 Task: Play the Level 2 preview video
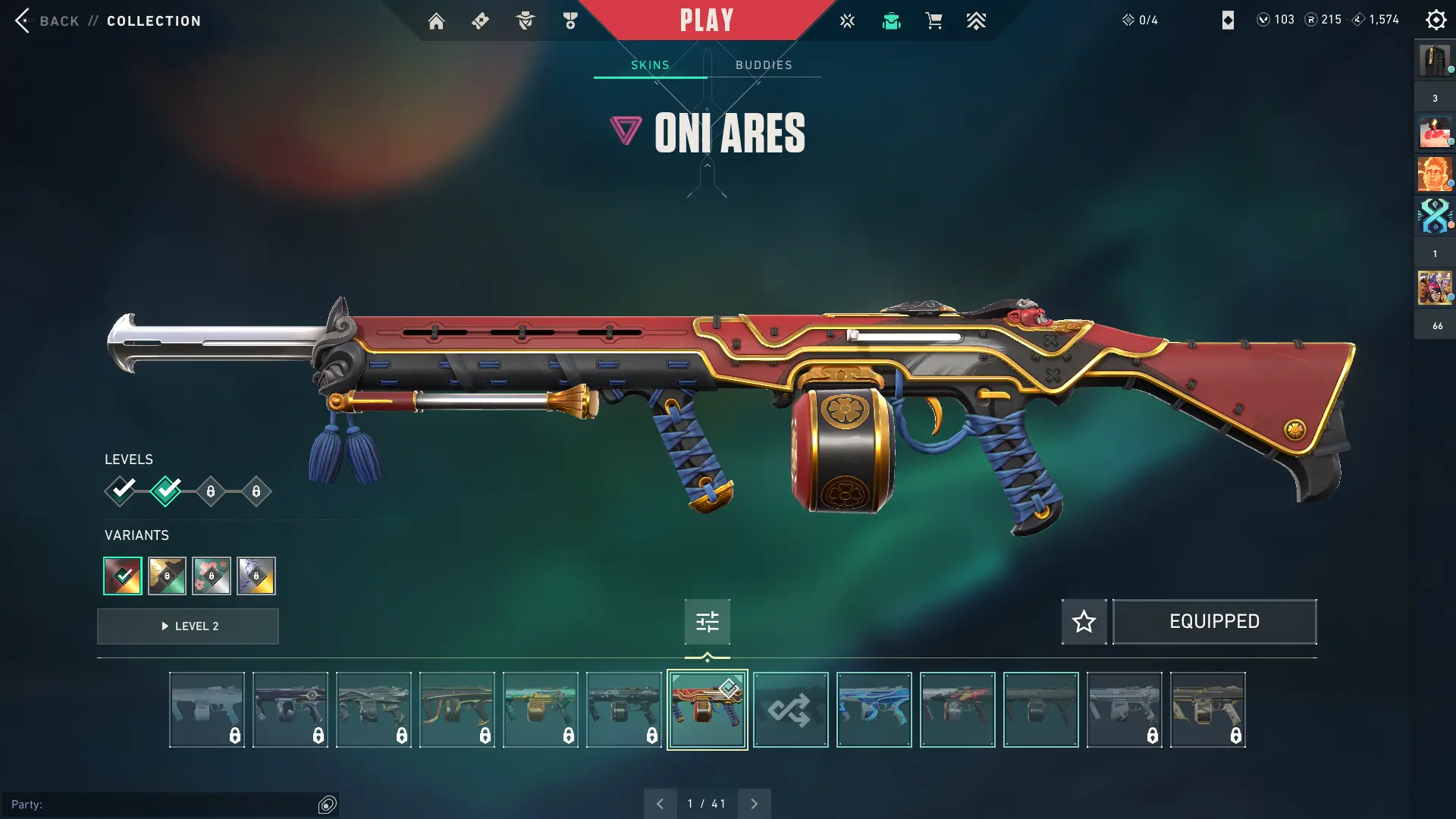coord(188,626)
